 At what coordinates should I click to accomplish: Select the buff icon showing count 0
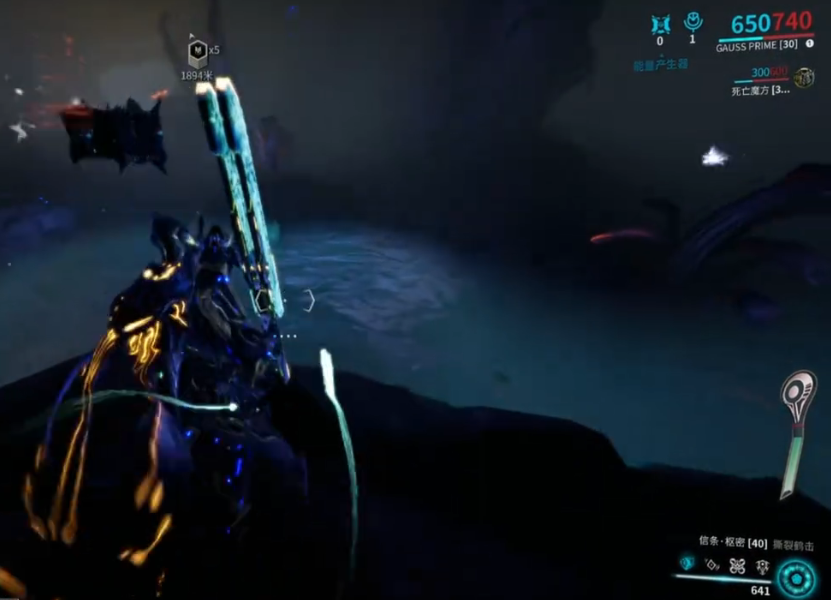659,22
